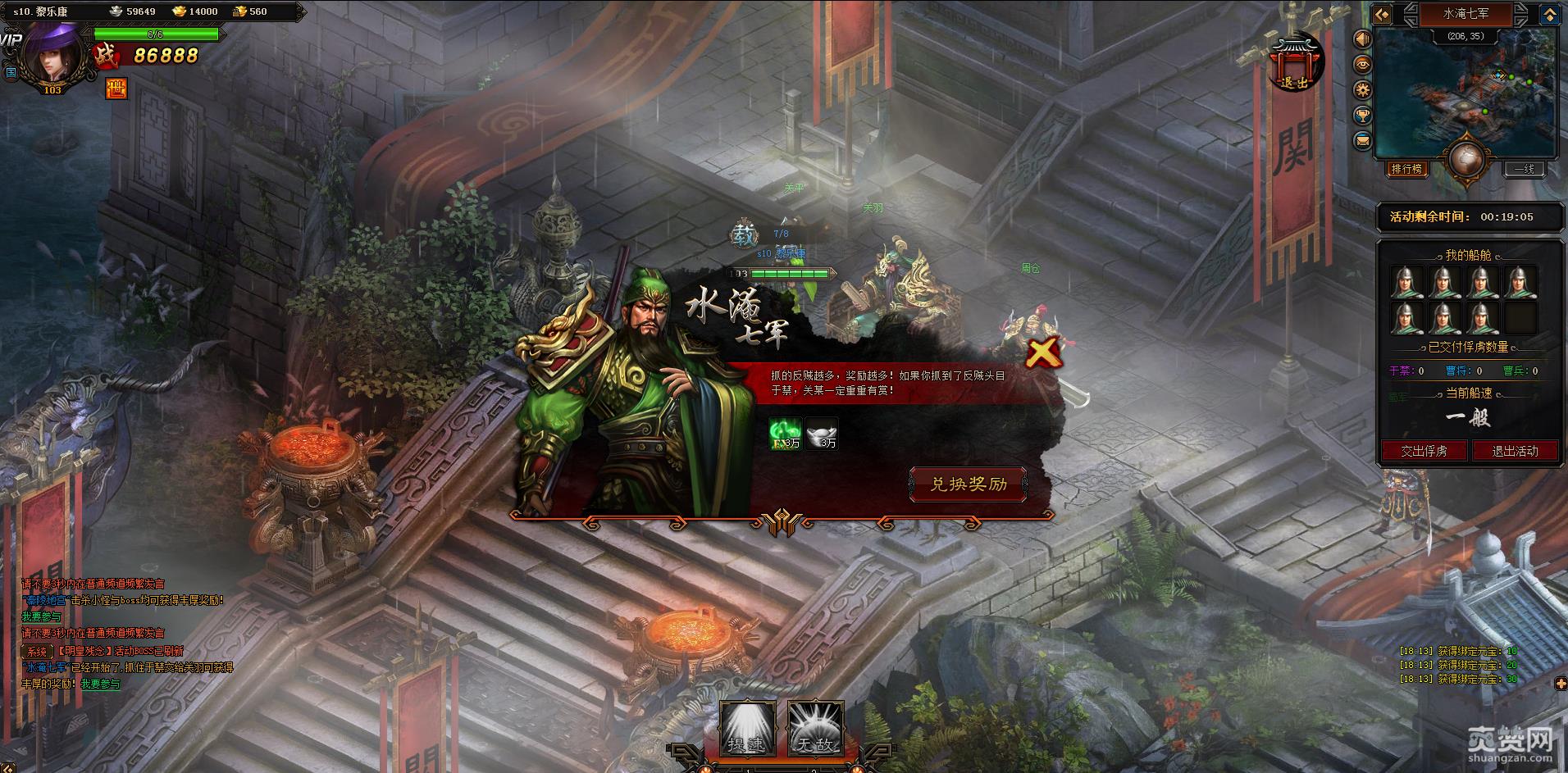
Task: Select the 一线 server line button
Action: (1524, 169)
